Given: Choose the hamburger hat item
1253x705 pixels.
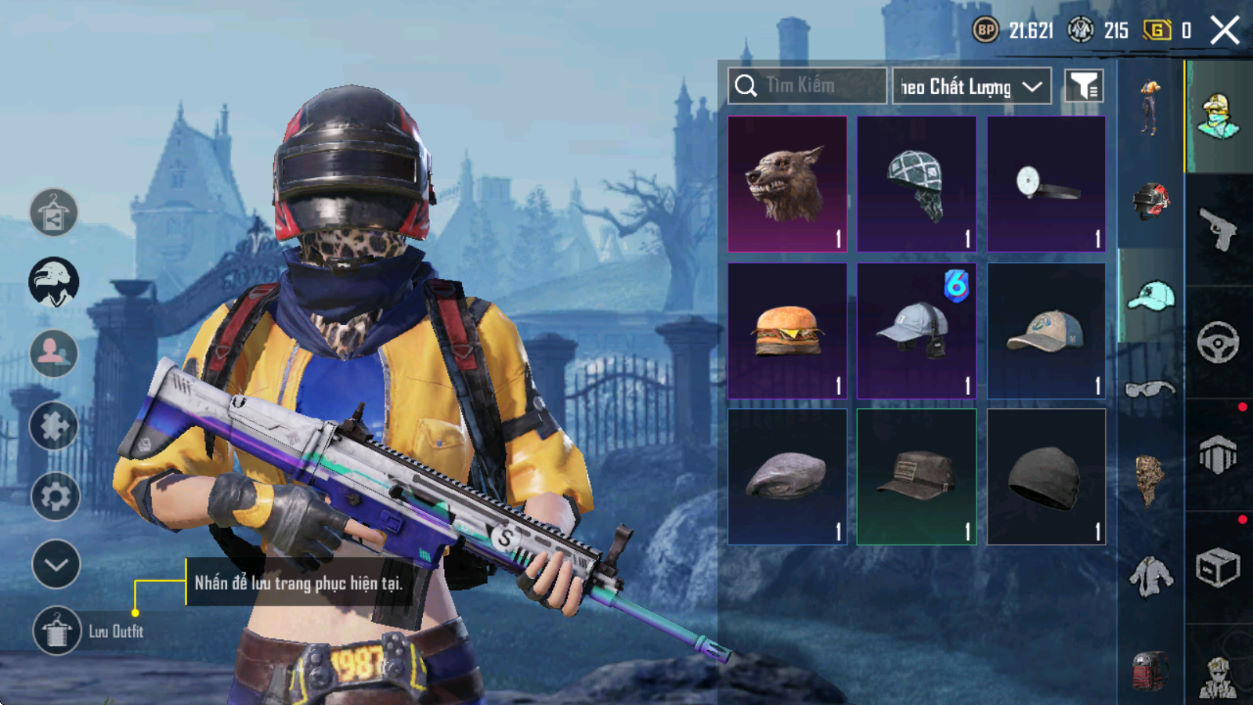Looking at the screenshot, I should 787,331.
